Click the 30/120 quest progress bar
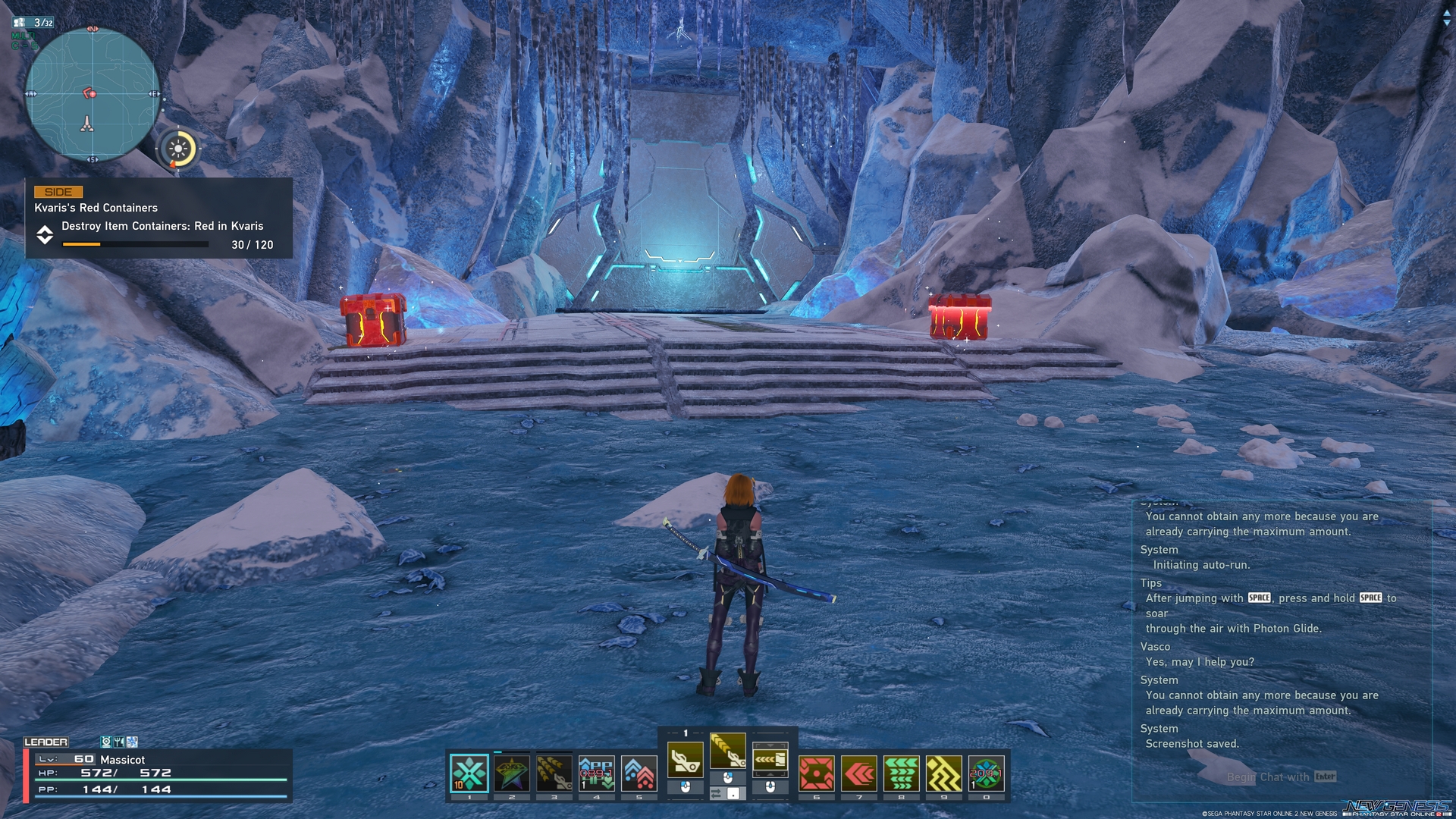Screen dimensions: 1456x819 135,244
